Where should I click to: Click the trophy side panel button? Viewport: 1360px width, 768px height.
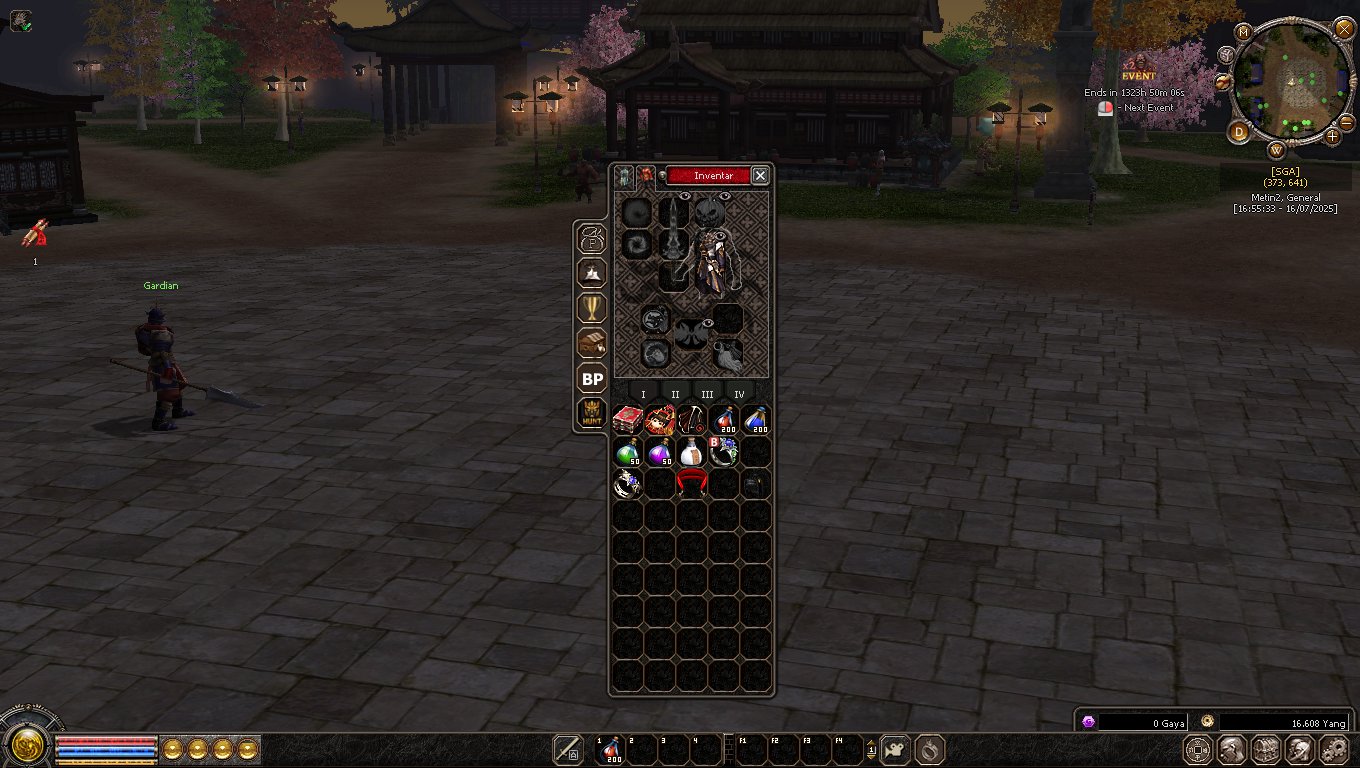click(592, 307)
